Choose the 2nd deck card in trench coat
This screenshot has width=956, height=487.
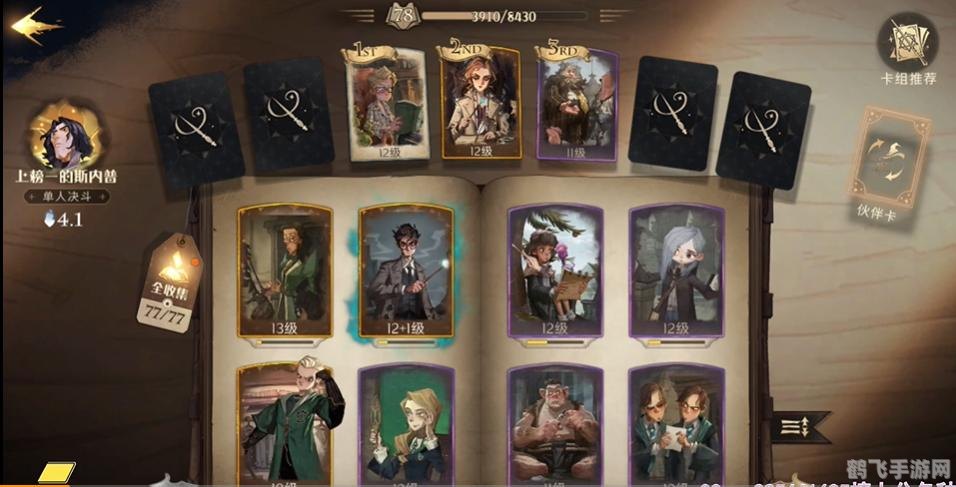coord(481,103)
